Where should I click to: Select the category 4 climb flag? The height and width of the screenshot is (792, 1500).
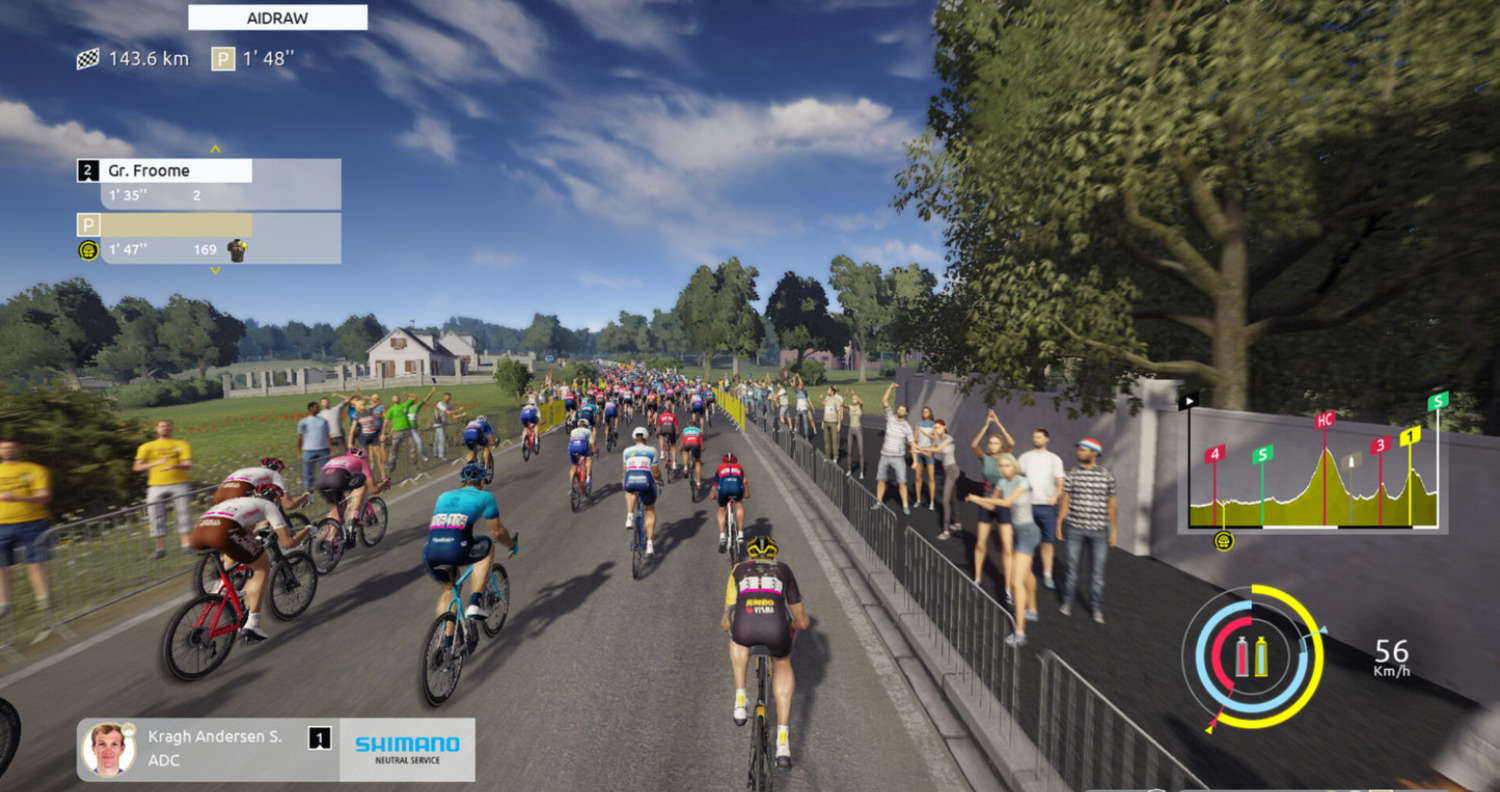pyautogui.click(x=1214, y=454)
